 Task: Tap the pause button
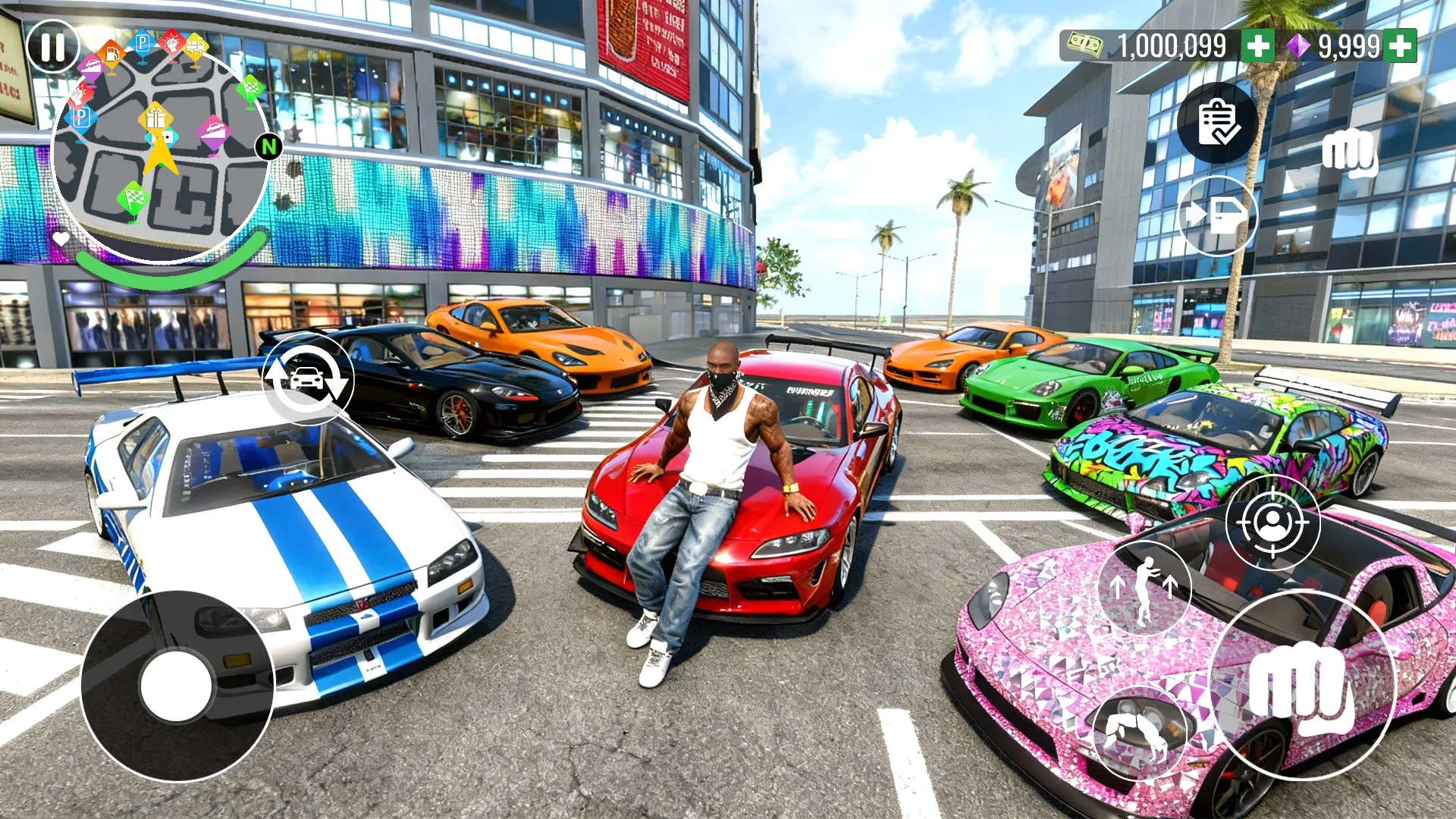click(52, 47)
